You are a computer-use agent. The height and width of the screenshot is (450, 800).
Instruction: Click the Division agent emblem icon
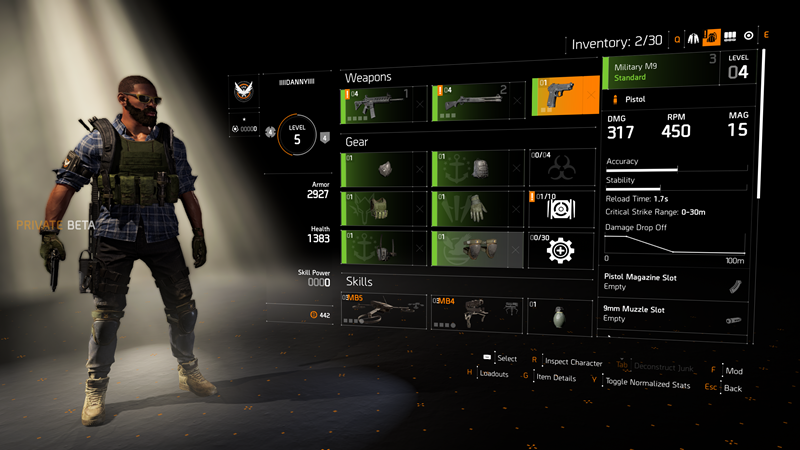244,93
